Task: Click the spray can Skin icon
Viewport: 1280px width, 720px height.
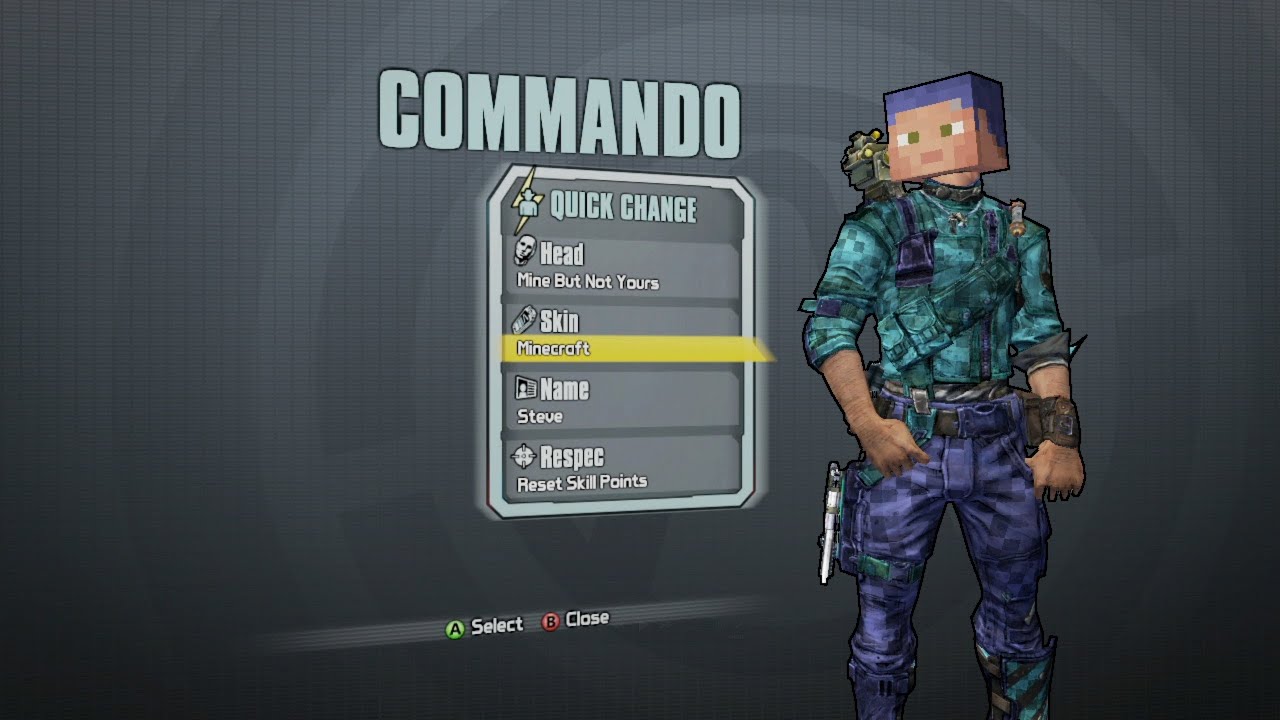Action: [x=523, y=321]
